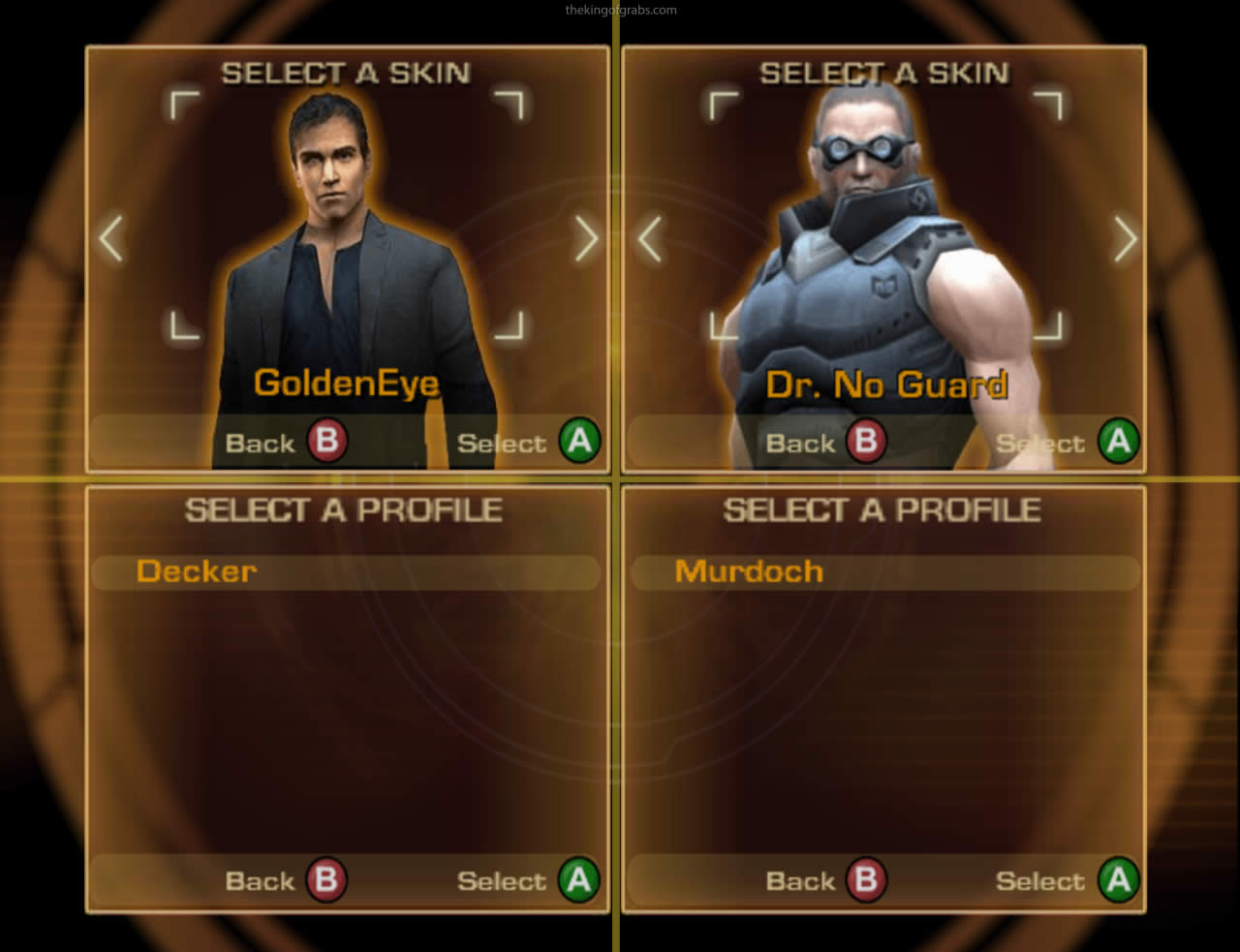Cycle to next skin after Dr. No Guard

point(1125,238)
